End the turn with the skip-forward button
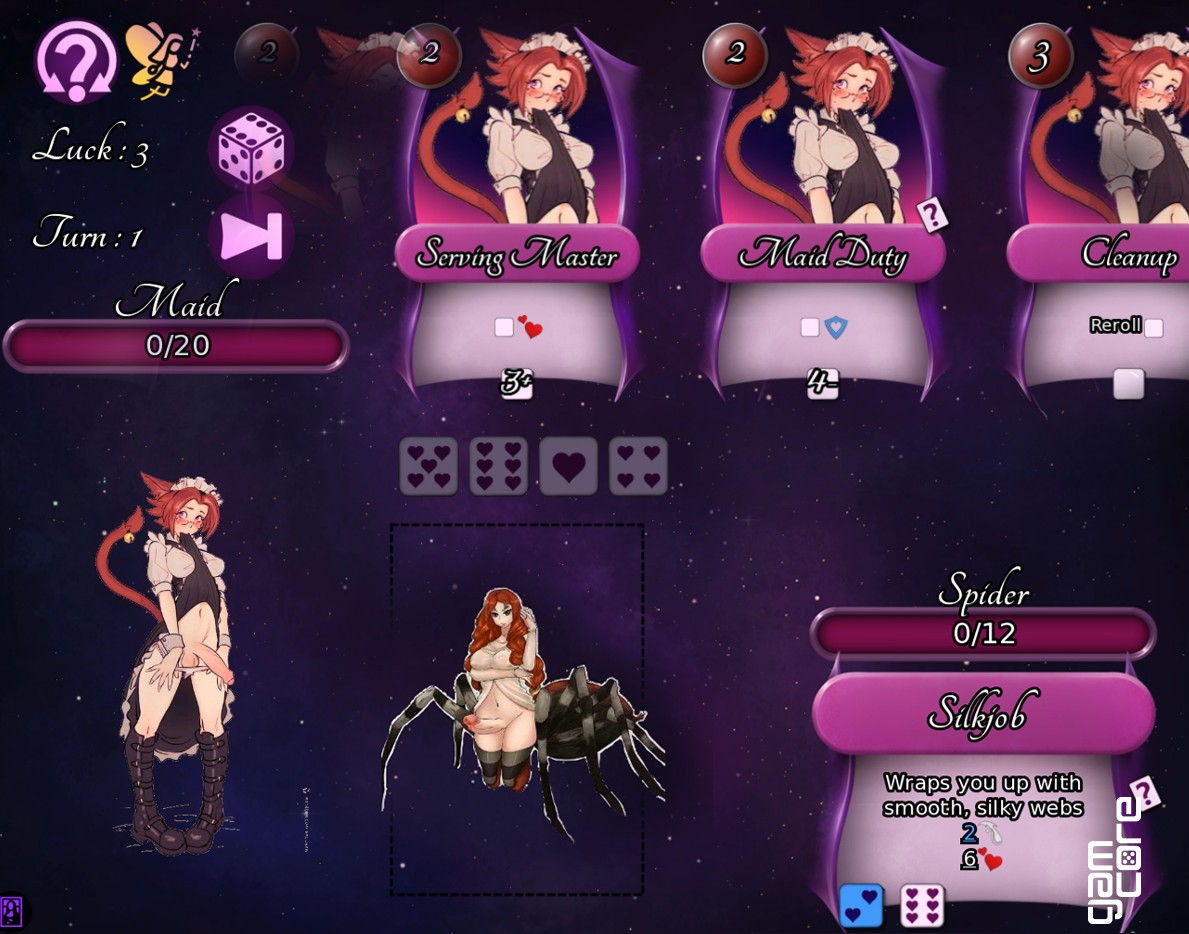 pyautogui.click(x=250, y=237)
